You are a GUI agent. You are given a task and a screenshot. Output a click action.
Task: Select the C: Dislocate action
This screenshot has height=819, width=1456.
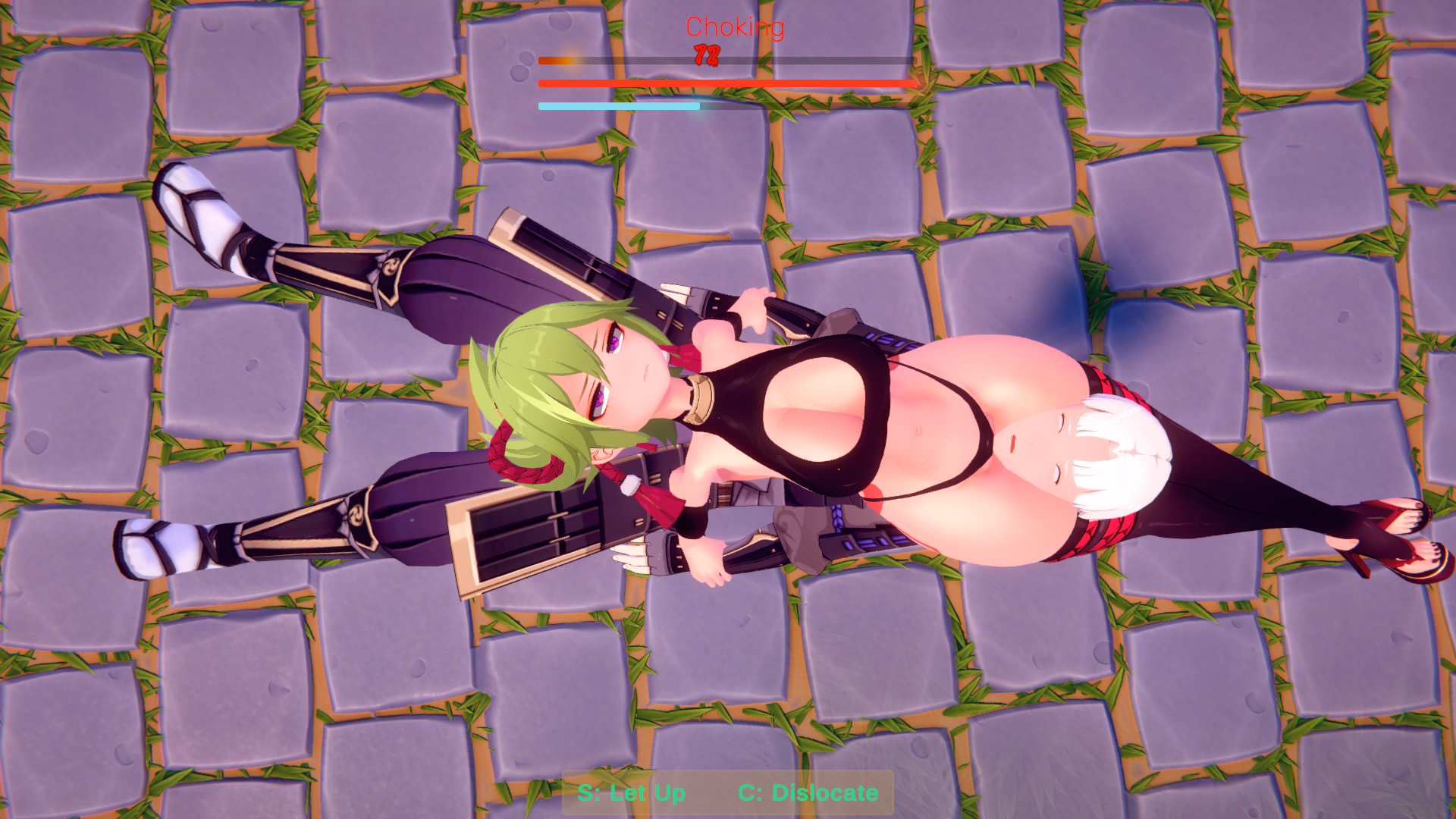(809, 793)
